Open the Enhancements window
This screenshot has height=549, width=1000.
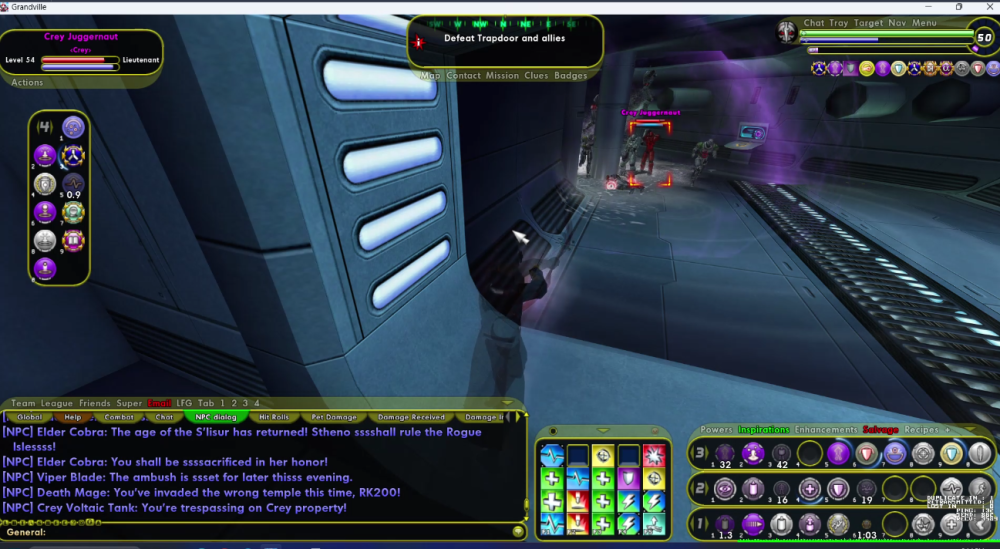(x=826, y=430)
